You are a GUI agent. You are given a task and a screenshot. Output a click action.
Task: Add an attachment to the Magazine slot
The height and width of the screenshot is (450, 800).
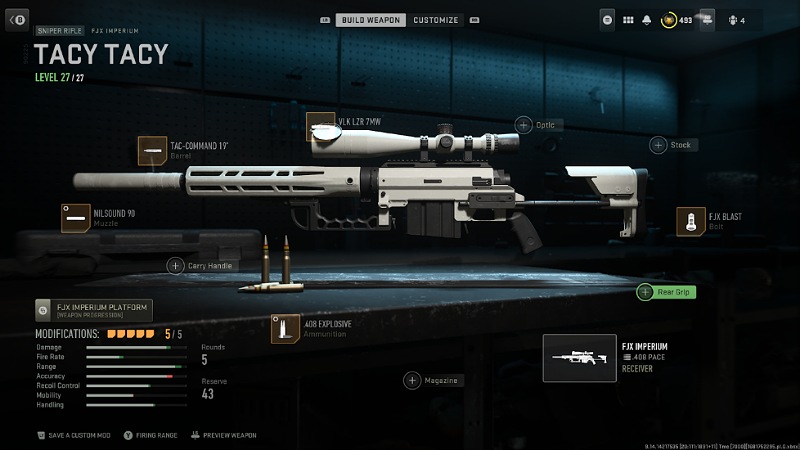click(x=412, y=380)
